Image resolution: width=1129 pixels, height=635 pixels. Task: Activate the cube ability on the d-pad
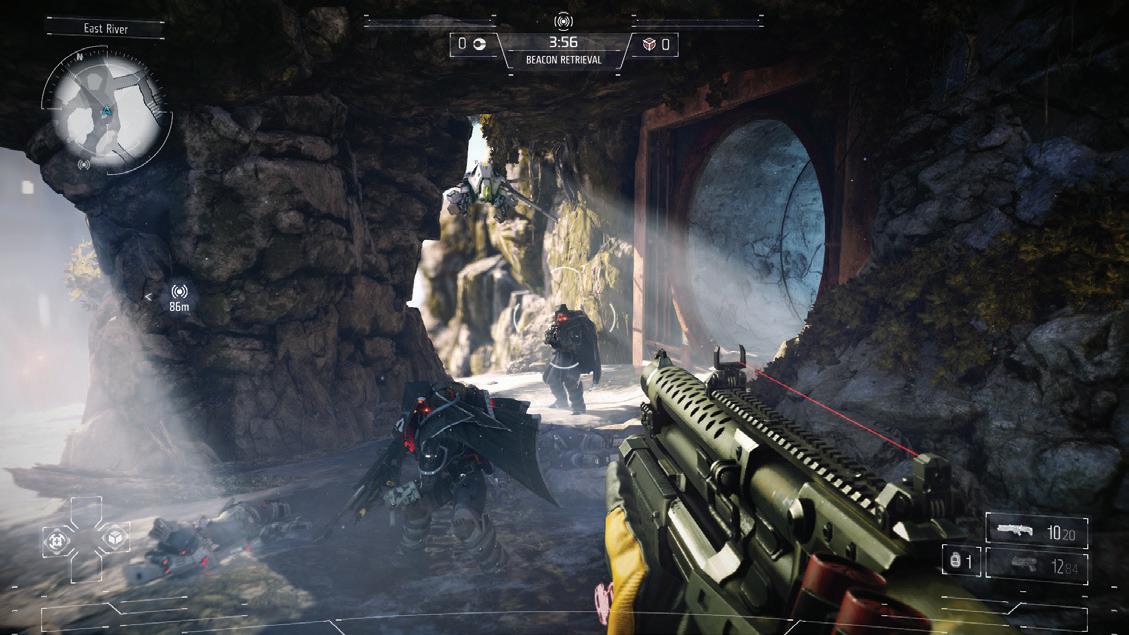[115, 540]
